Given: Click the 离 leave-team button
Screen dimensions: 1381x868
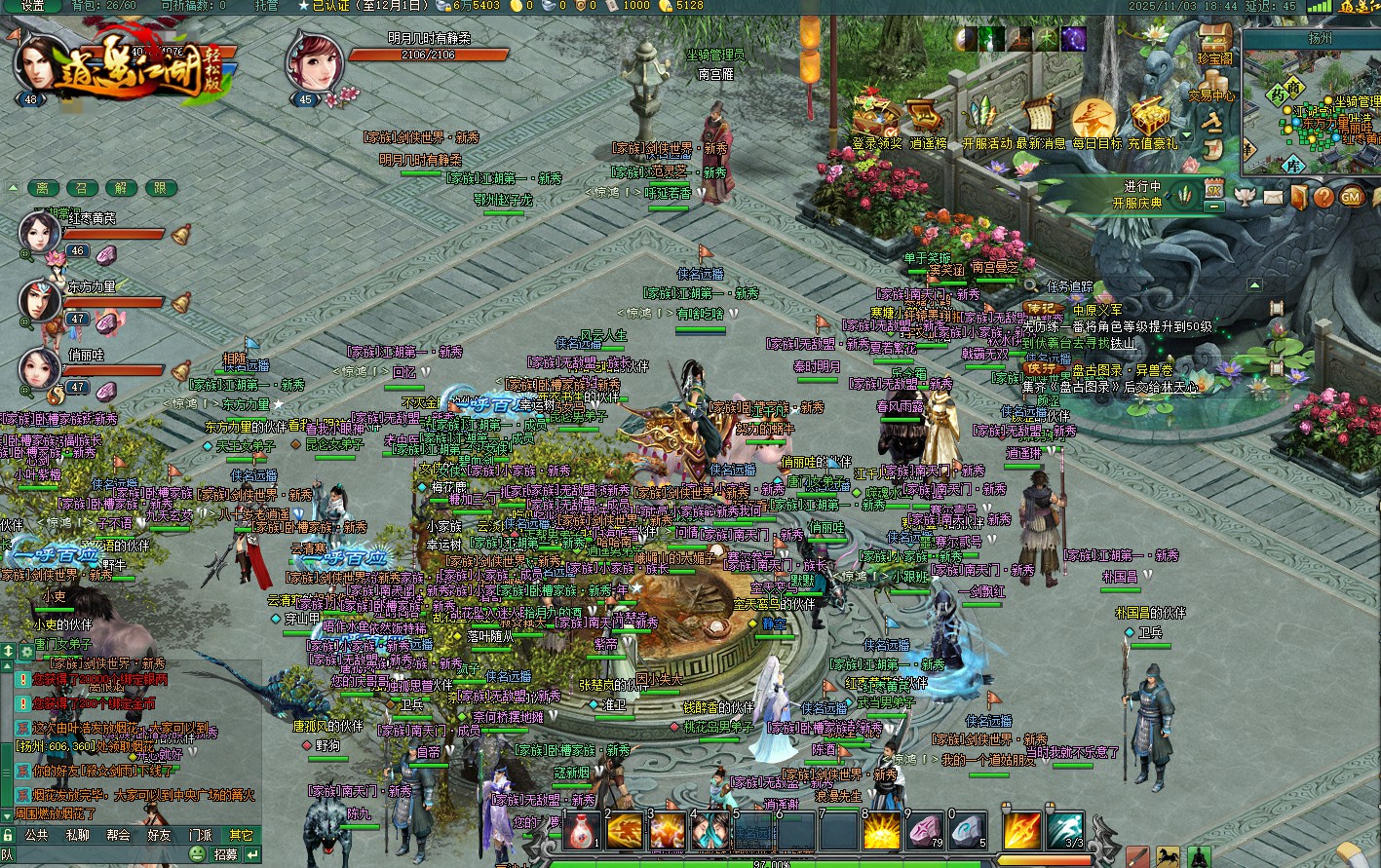Looking at the screenshot, I should point(42,188).
